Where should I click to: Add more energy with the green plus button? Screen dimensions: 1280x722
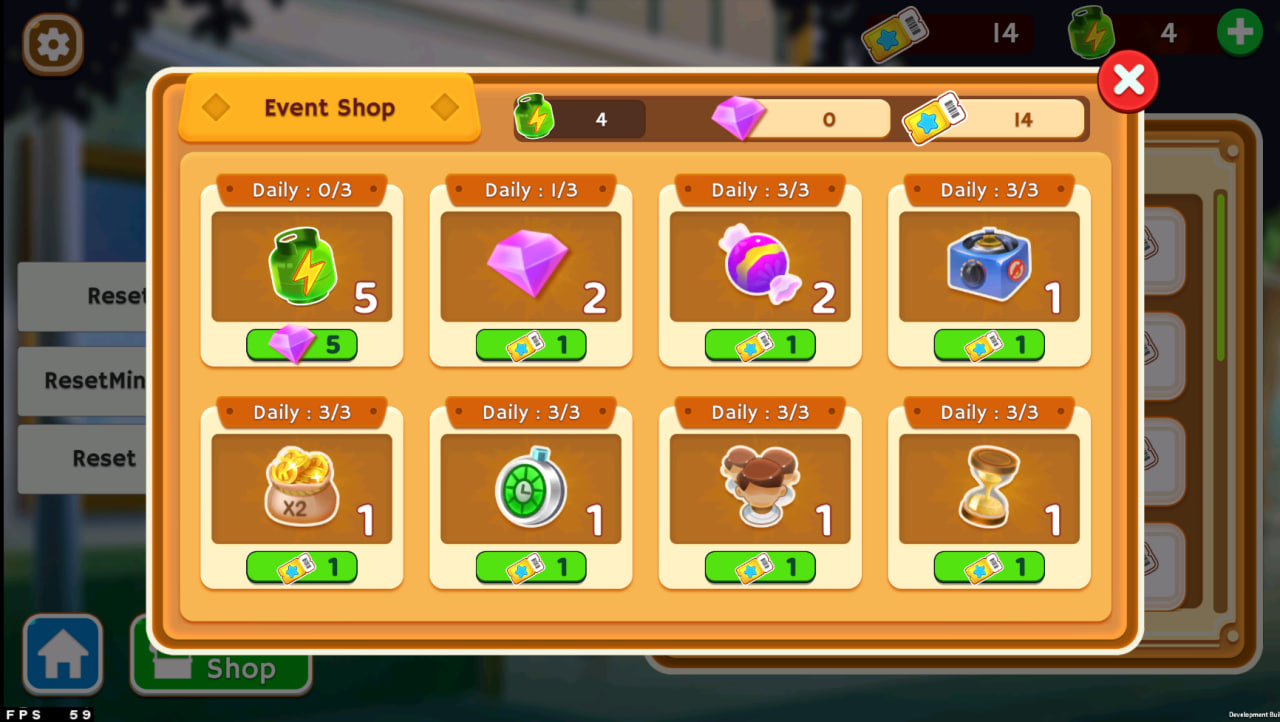pyautogui.click(x=1239, y=33)
